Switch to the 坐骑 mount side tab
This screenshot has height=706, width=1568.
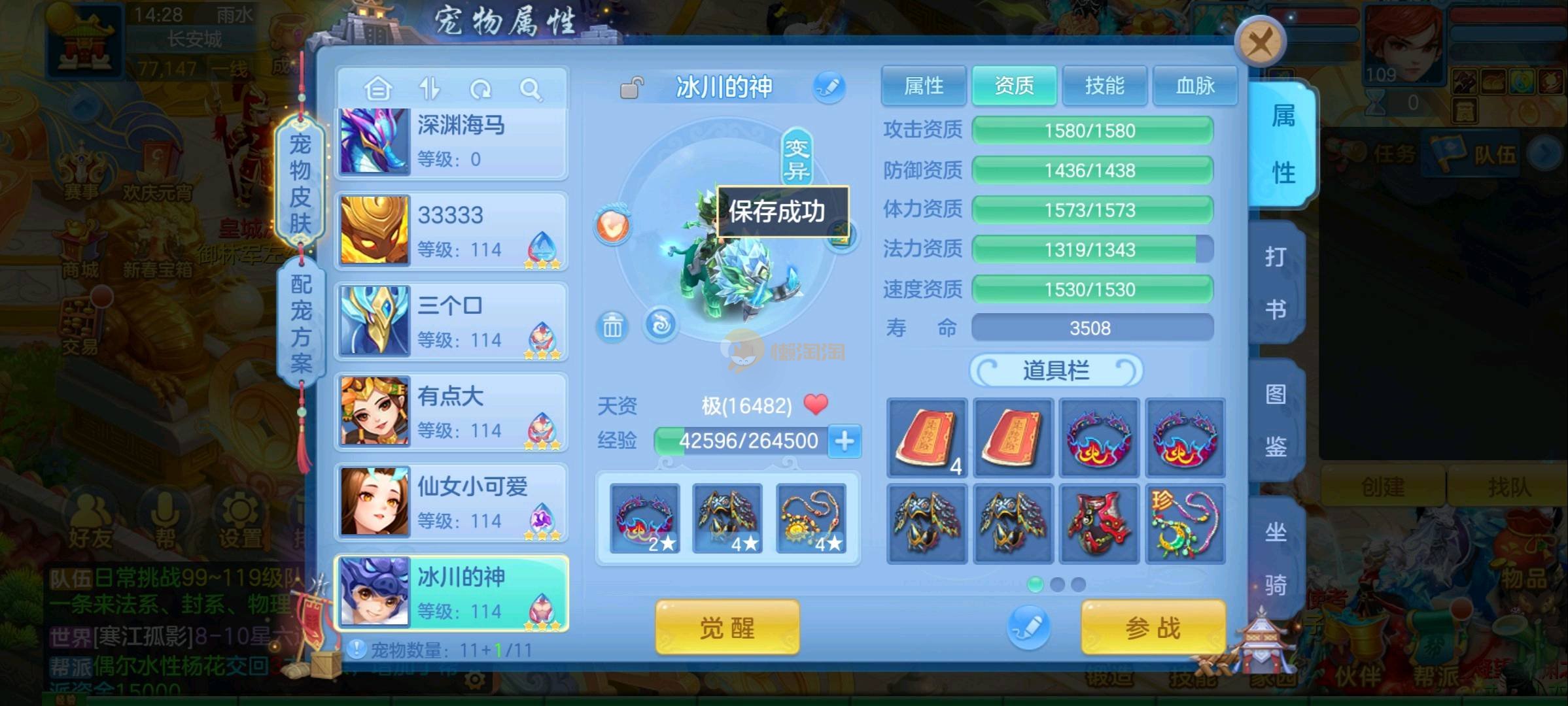pyautogui.click(x=1275, y=558)
